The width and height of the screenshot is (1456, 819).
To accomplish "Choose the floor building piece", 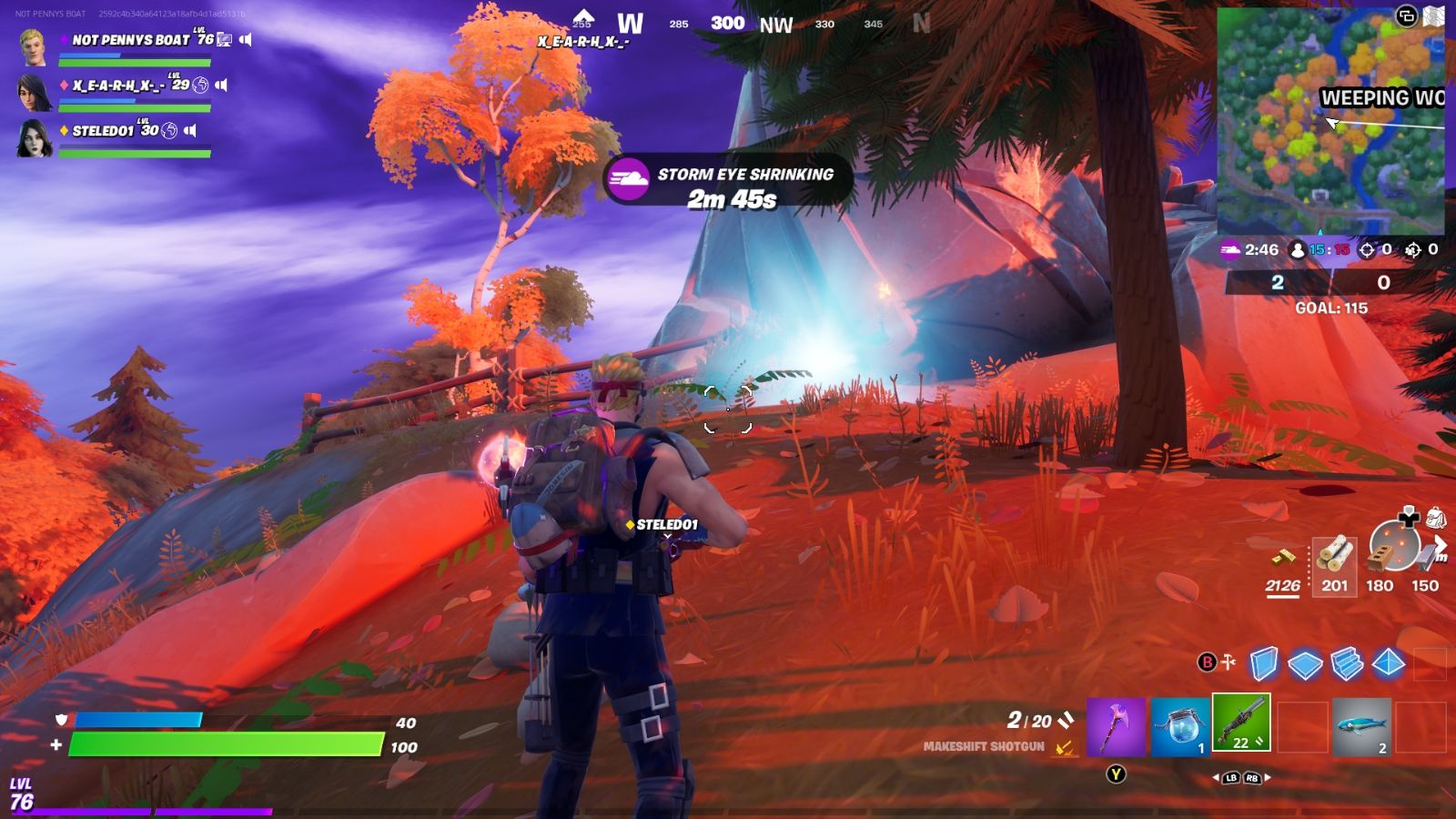I will pyautogui.click(x=1305, y=664).
